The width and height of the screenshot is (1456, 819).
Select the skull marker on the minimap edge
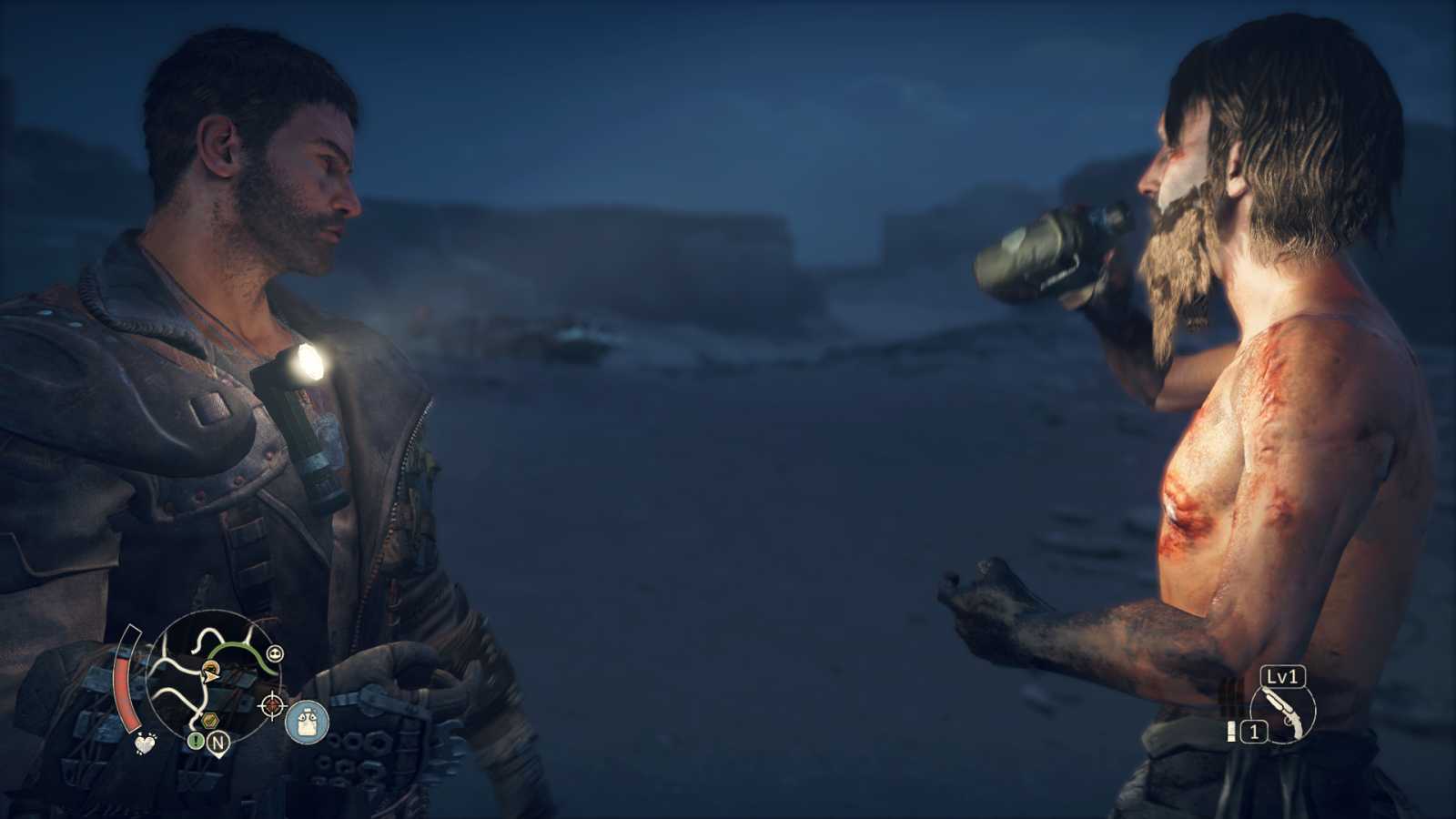[276, 652]
